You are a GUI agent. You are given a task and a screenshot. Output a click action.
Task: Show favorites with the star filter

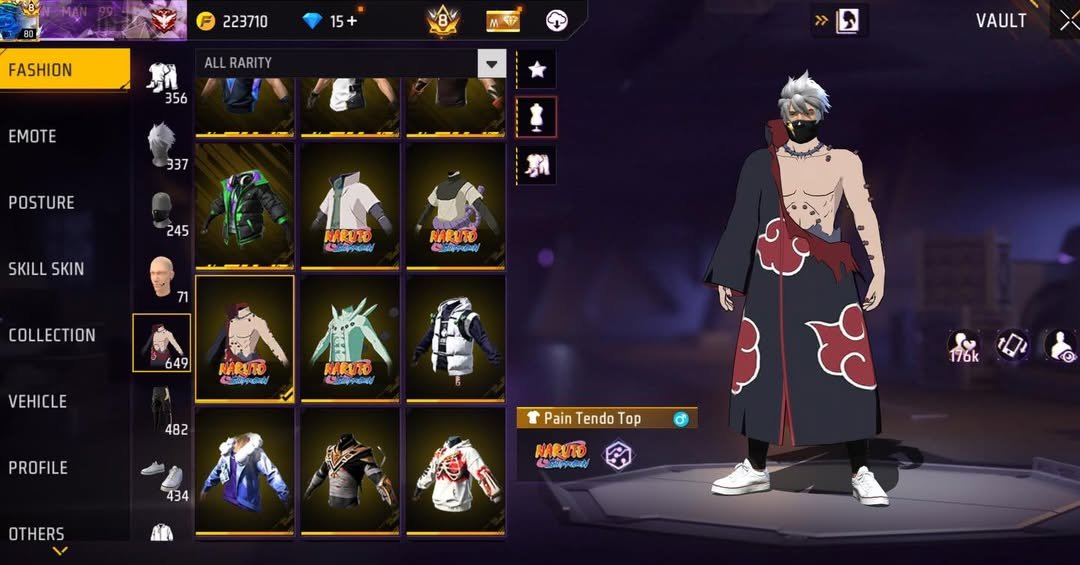(537, 69)
